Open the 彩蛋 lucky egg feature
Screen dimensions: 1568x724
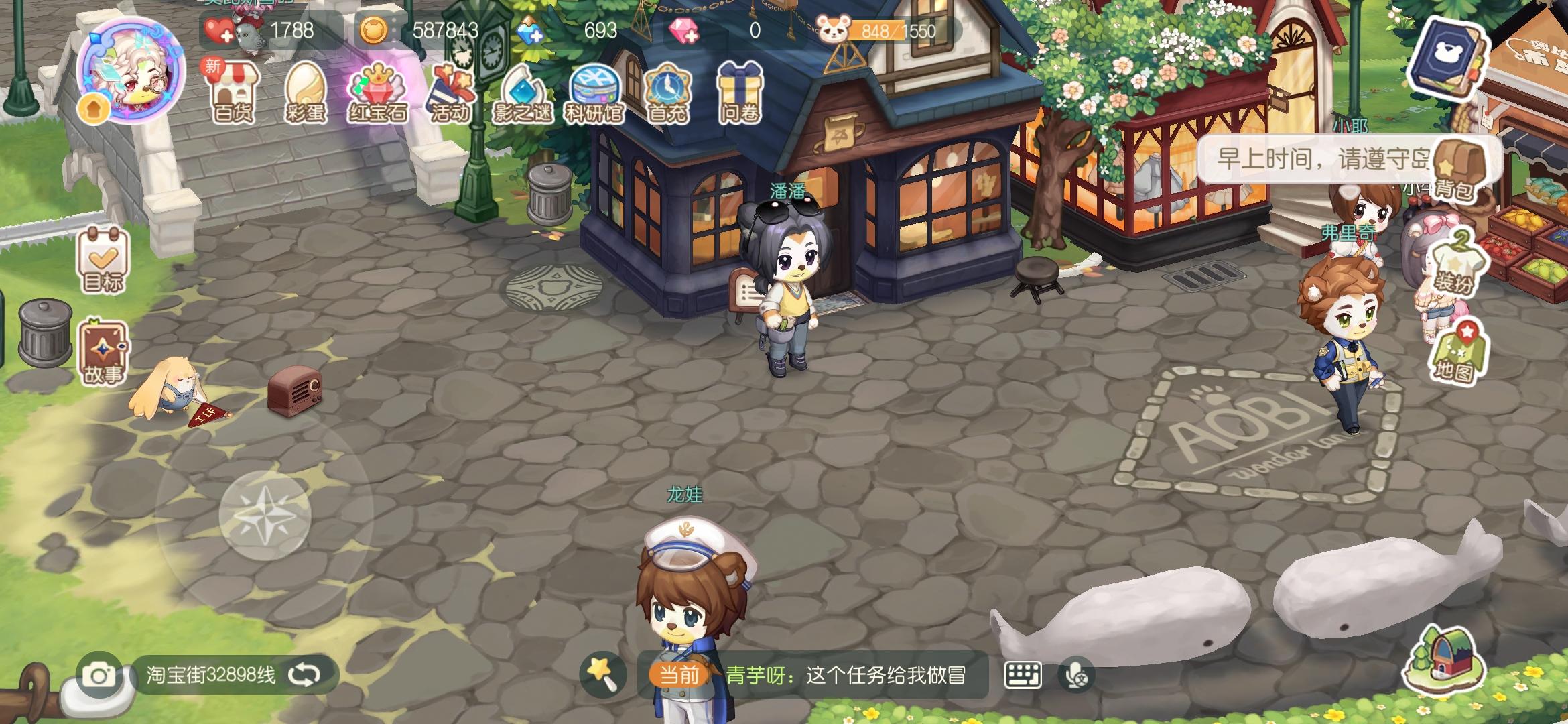305,94
